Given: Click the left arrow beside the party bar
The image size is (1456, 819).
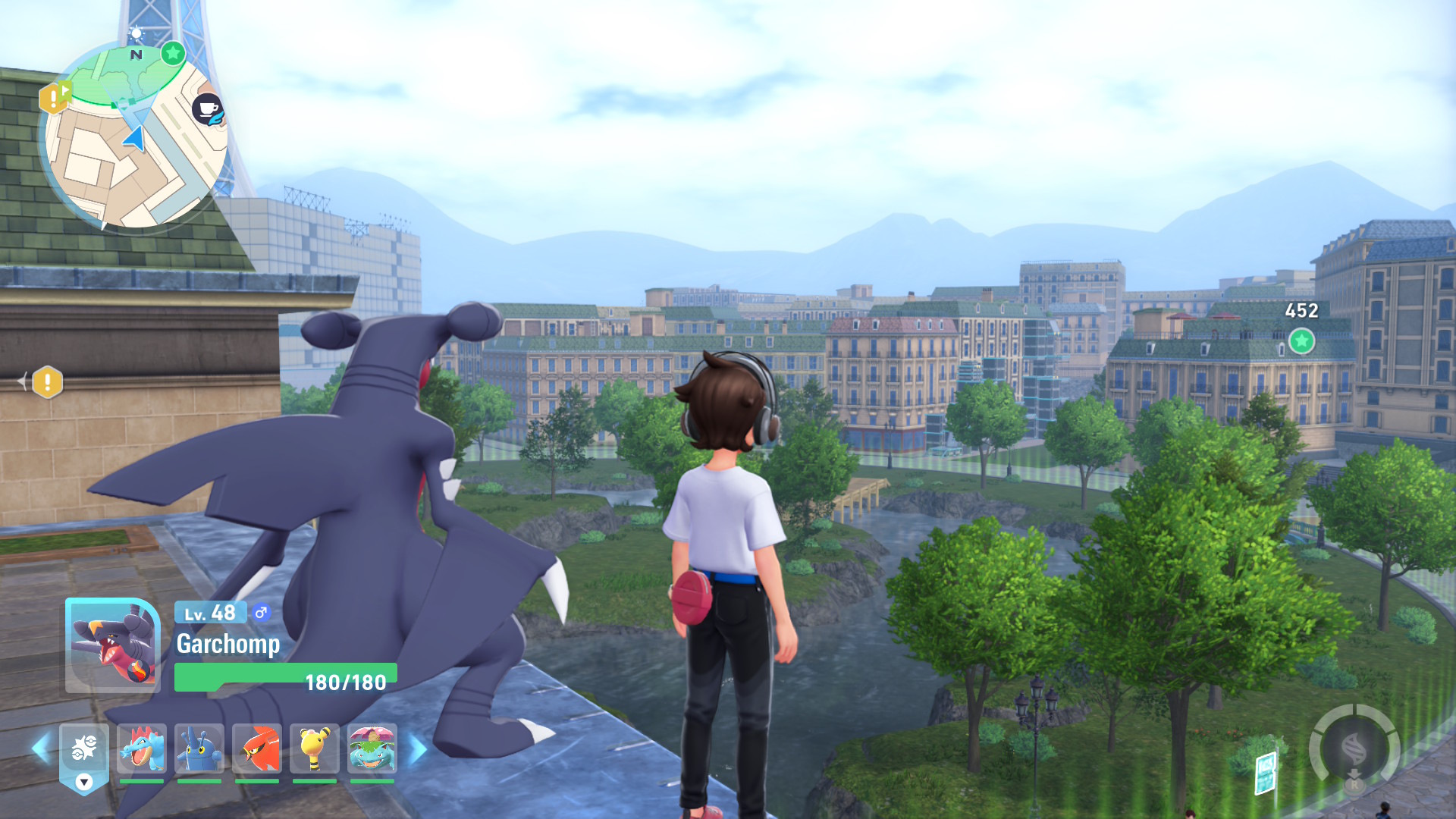Looking at the screenshot, I should 40,748.
